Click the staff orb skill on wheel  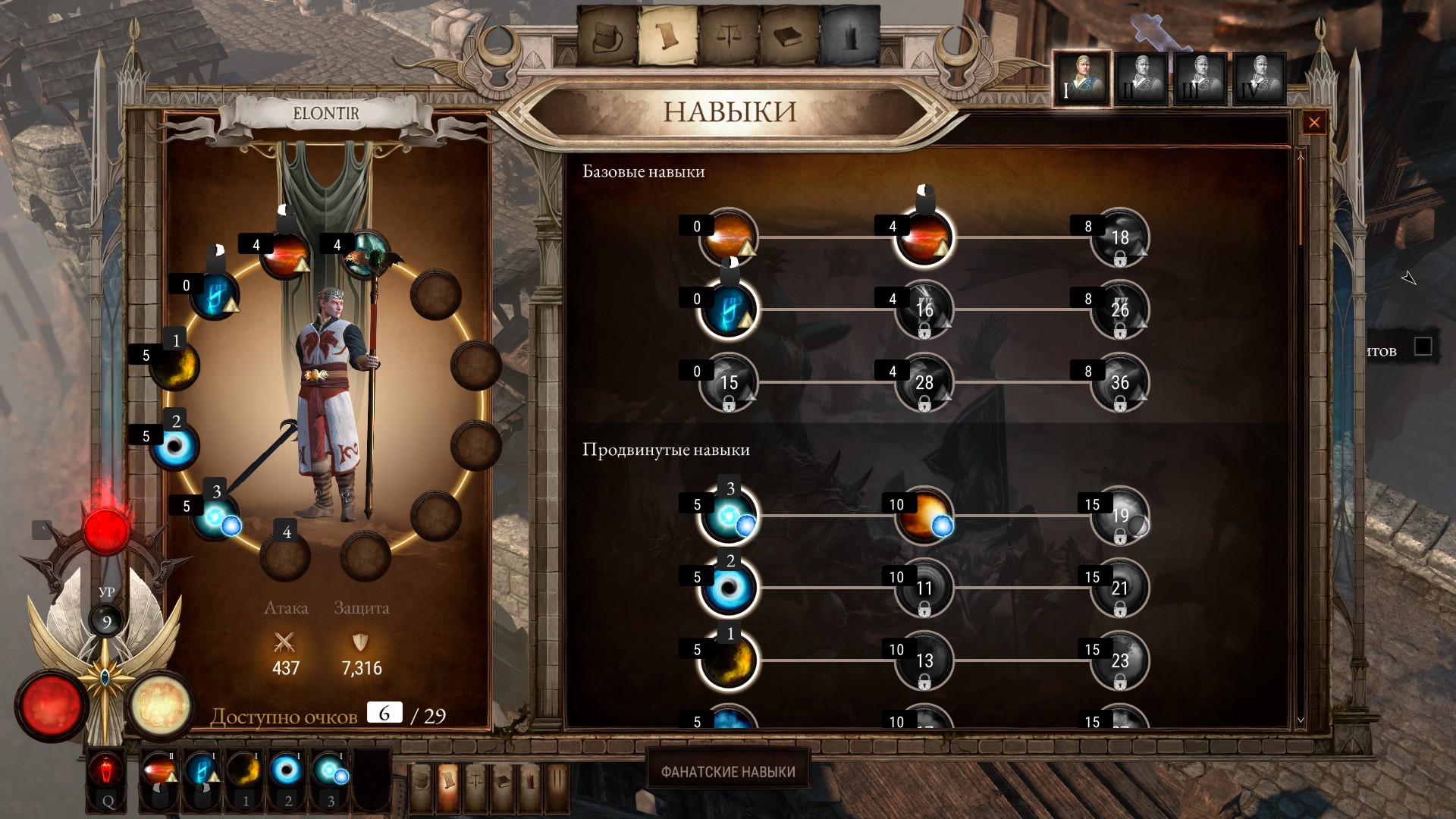[x=367, y=254]
